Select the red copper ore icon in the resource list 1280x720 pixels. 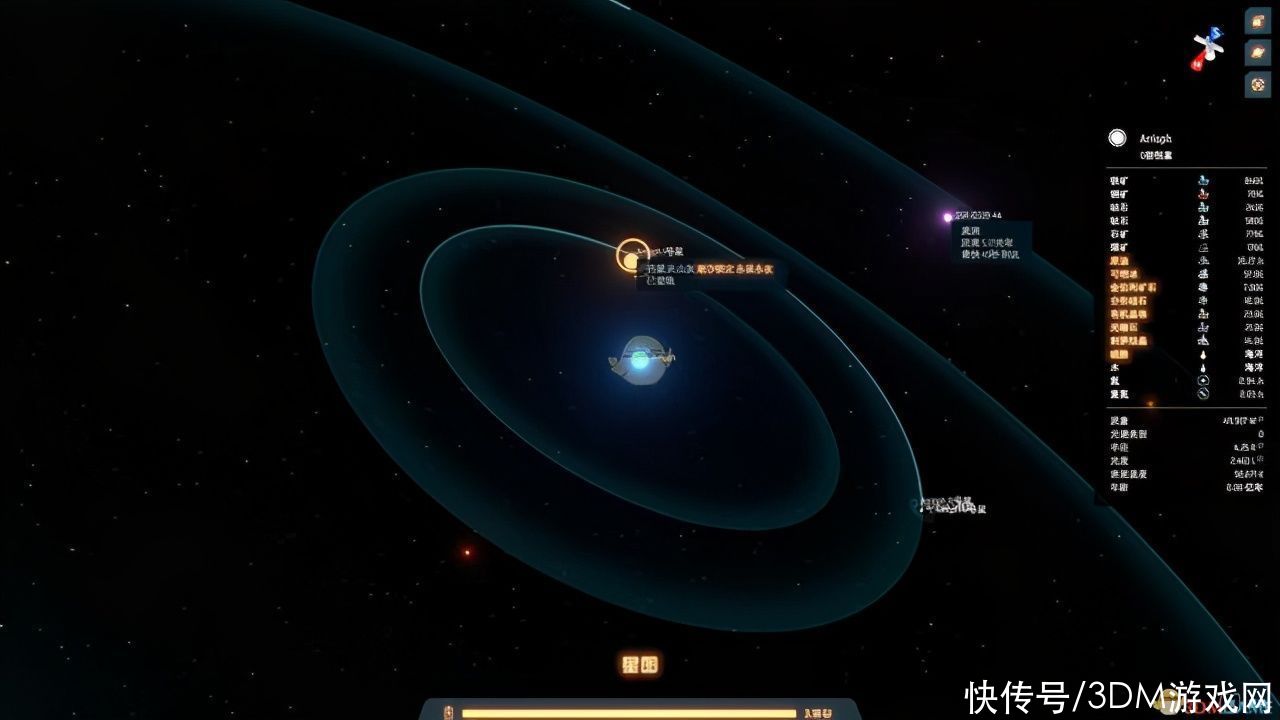[x=1201, y=193]
